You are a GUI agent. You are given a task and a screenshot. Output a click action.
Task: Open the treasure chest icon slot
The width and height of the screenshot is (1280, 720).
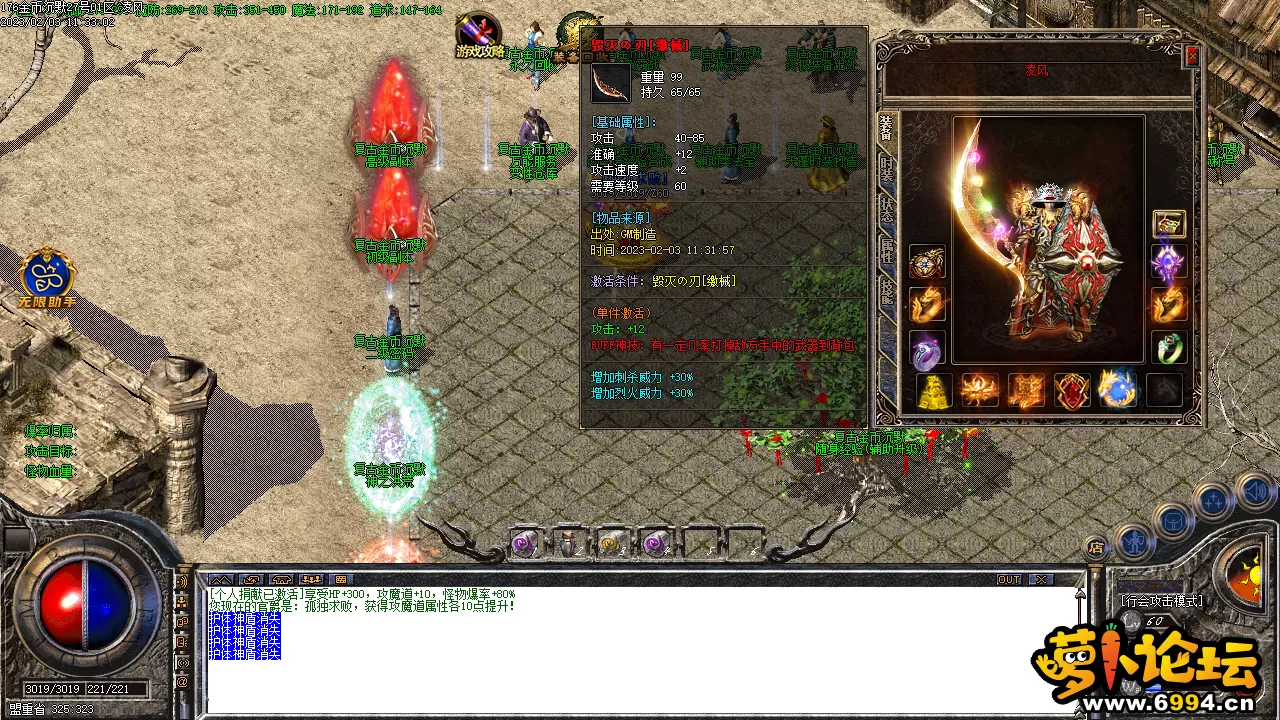(1169, 224)
